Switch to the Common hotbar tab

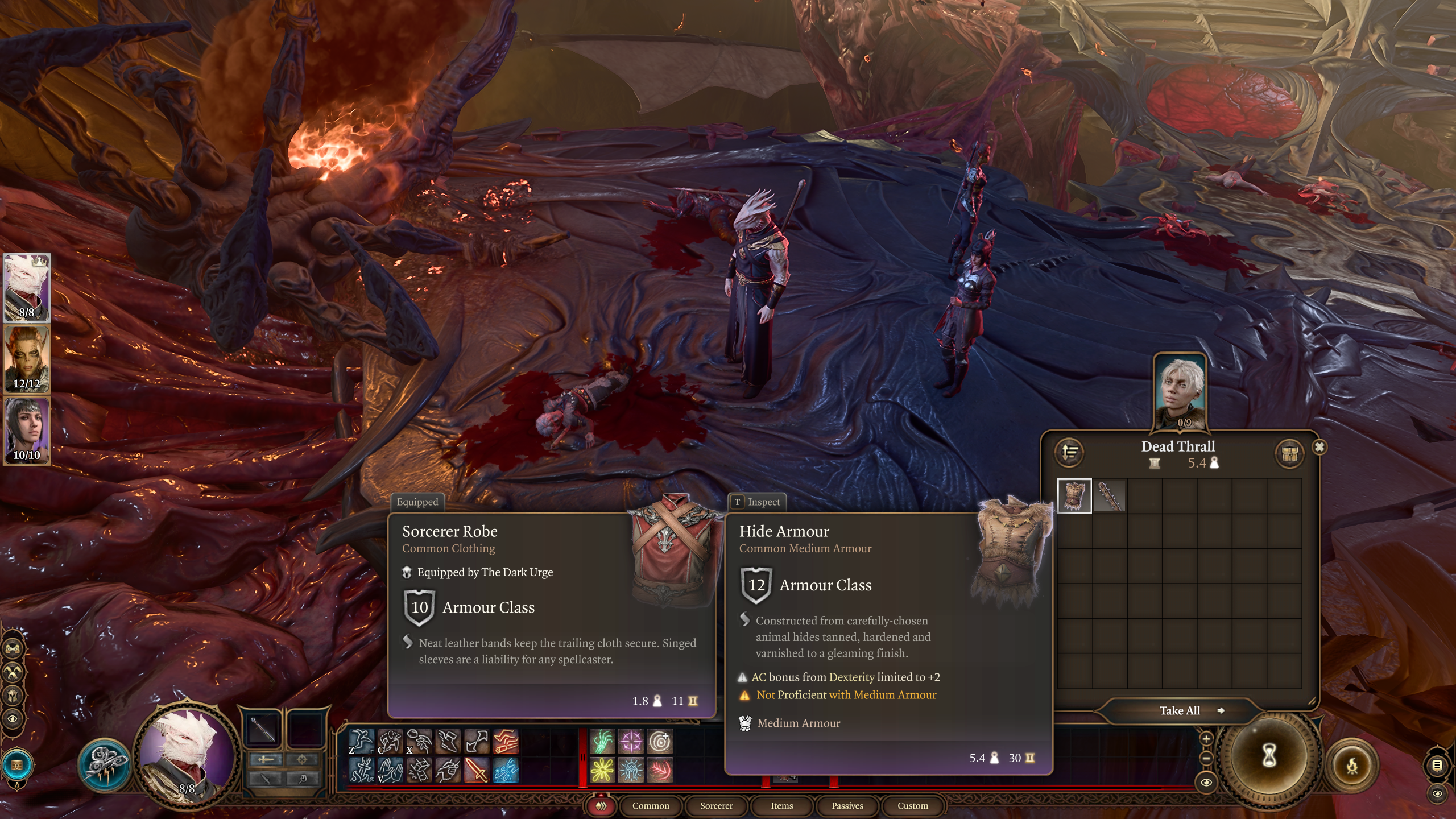pyautogui.click(x=651, y=805)
